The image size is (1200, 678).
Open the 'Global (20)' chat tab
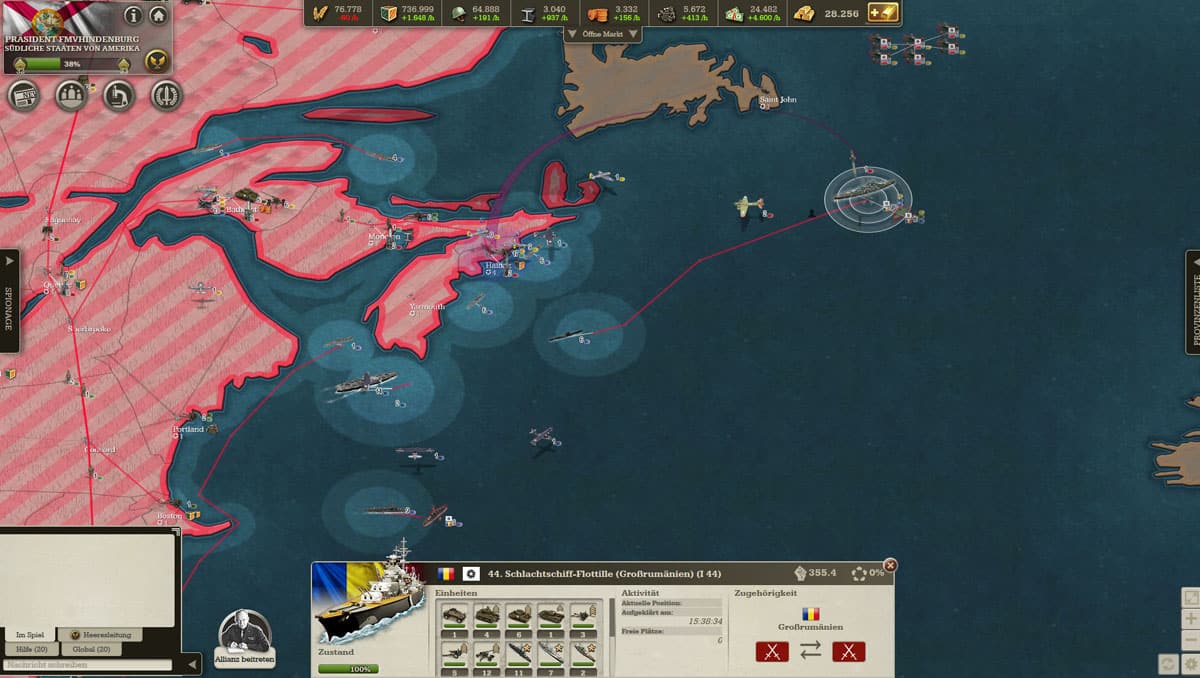coord(92,649)
